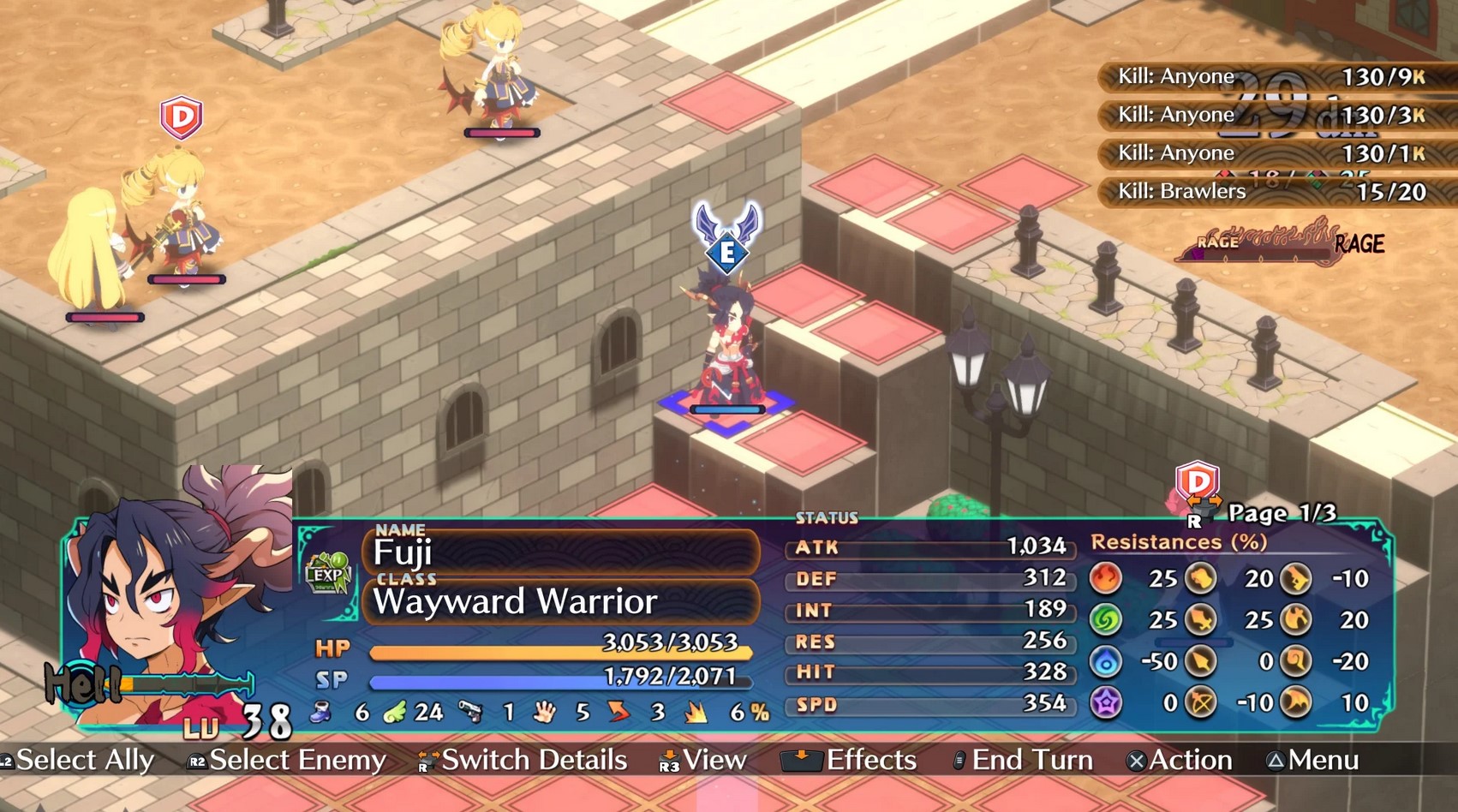Viewport: 1458px width, 812px height.
Task: Click the wind resistance icon
Action: pos(1106,619)
